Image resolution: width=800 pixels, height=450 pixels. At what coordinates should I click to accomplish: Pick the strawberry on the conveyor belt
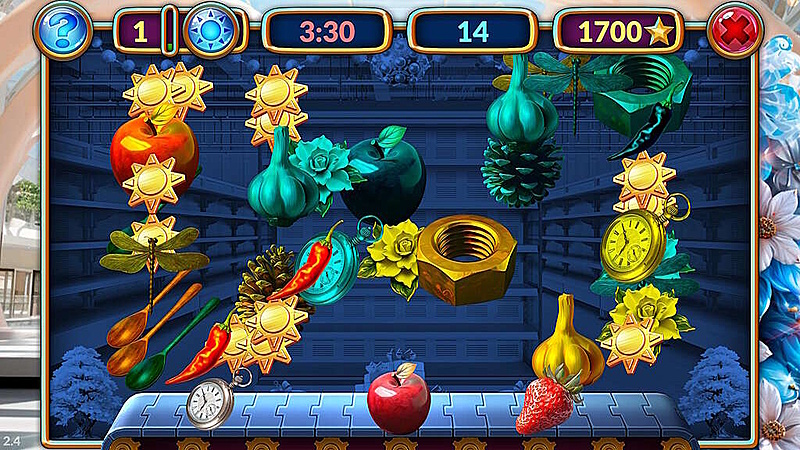(x=546, y=401)
